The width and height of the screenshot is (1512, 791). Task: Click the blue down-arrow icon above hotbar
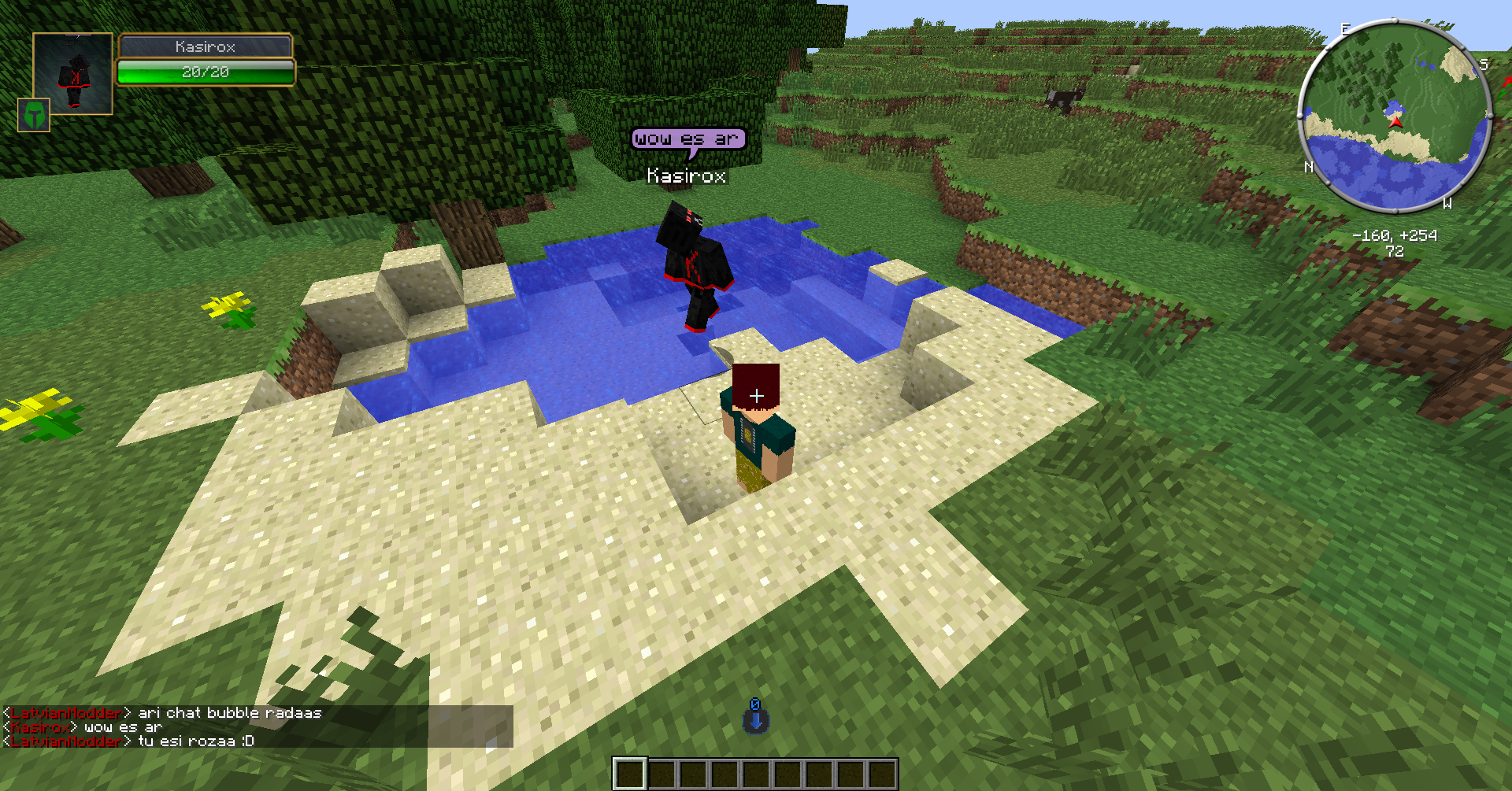point(755,719)
